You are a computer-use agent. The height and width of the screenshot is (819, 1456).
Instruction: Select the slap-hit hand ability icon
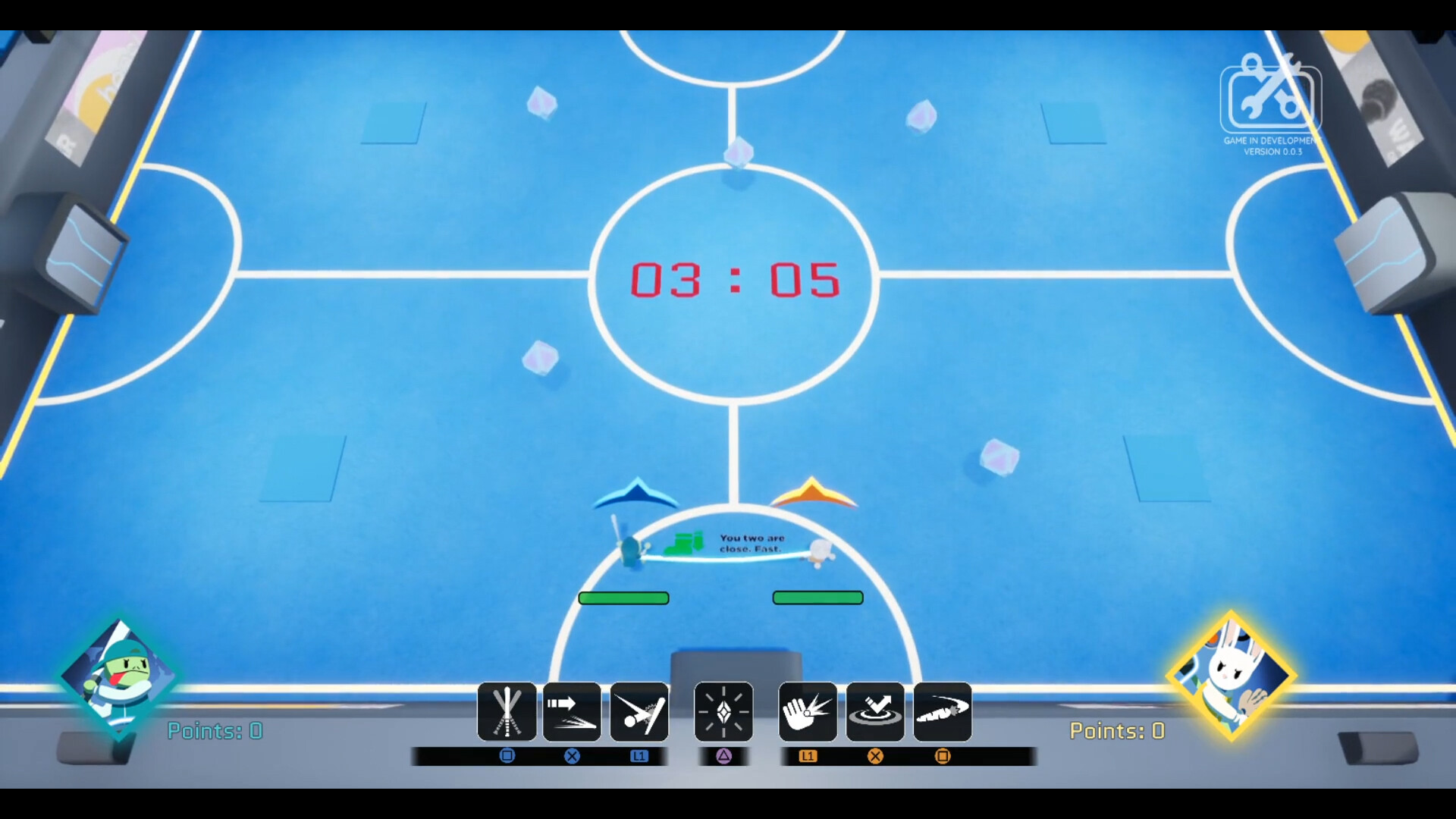click(806, 711)
